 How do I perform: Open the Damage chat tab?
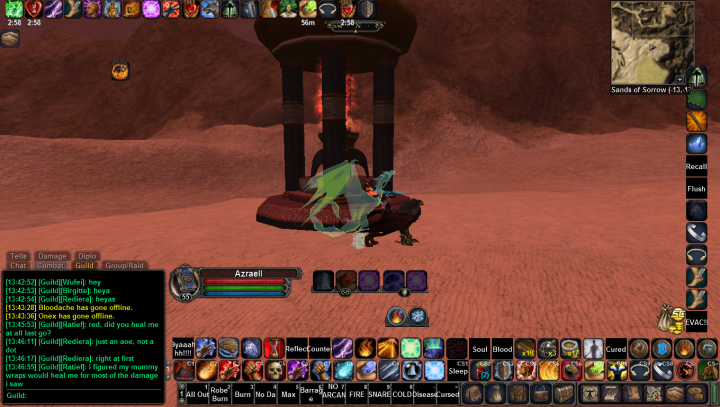pyautogui.click(x=52, y=256)
